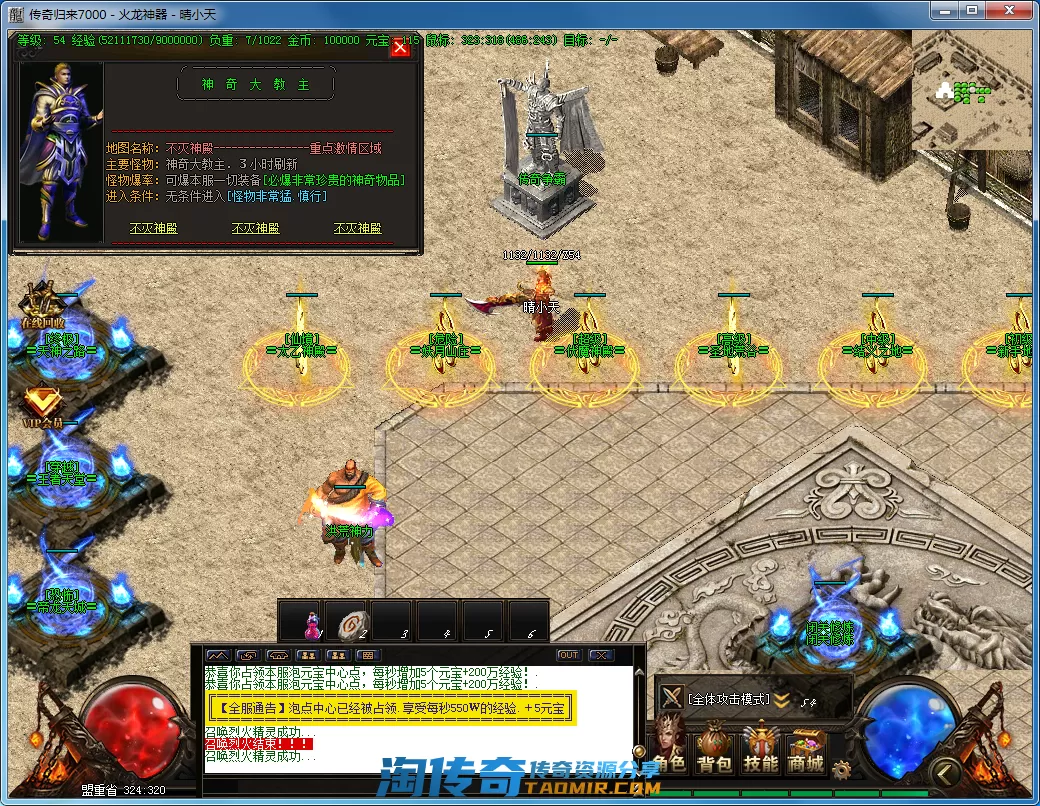This screenshot has width=1040, height=806.
Task: Click the 在线回收 online recycle icon
Action: (x=41, y=306)
